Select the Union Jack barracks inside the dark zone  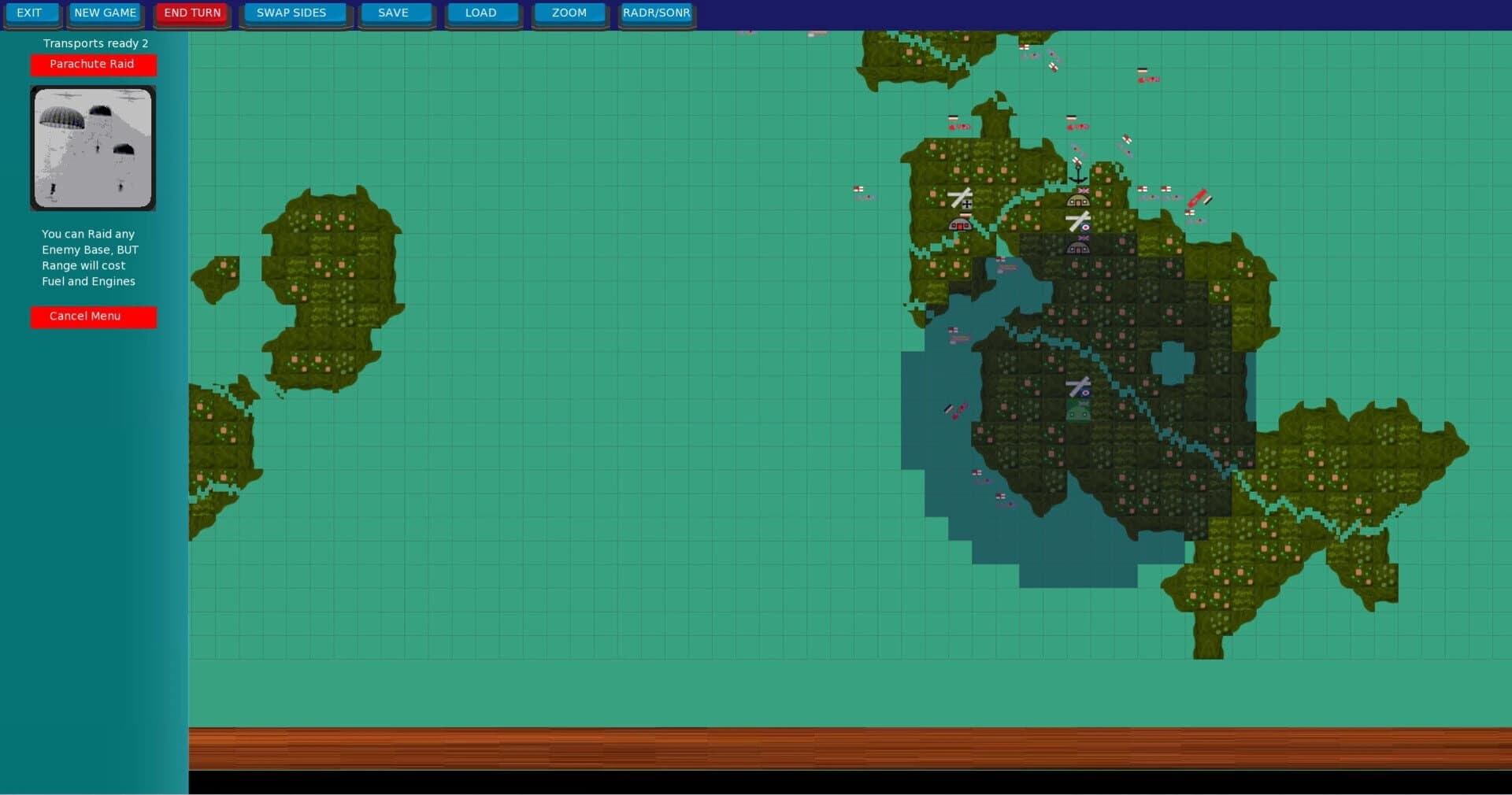[x=1079, y=248]
